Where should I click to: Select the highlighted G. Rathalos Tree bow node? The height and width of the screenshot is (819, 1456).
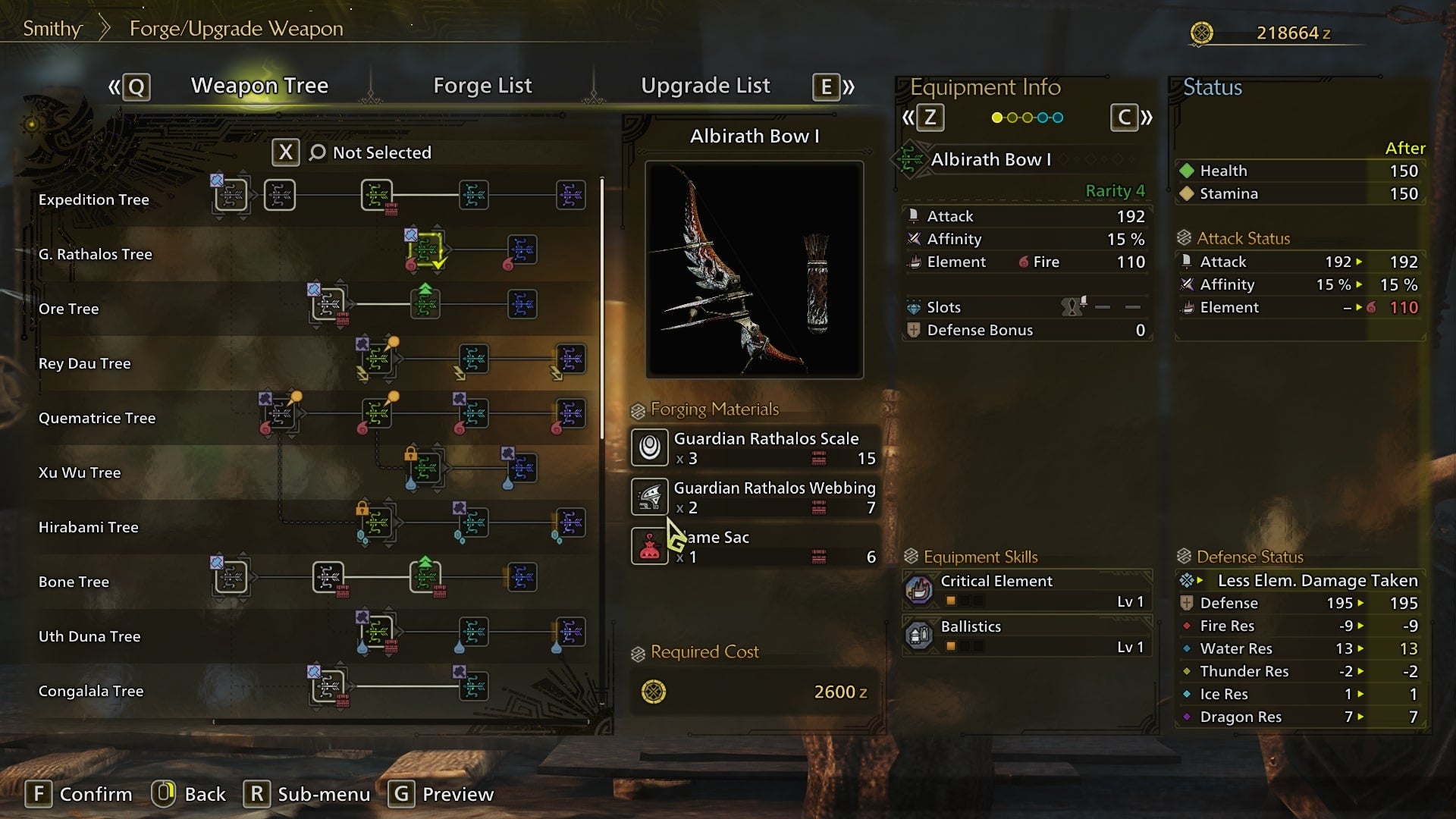pos(426,249)
